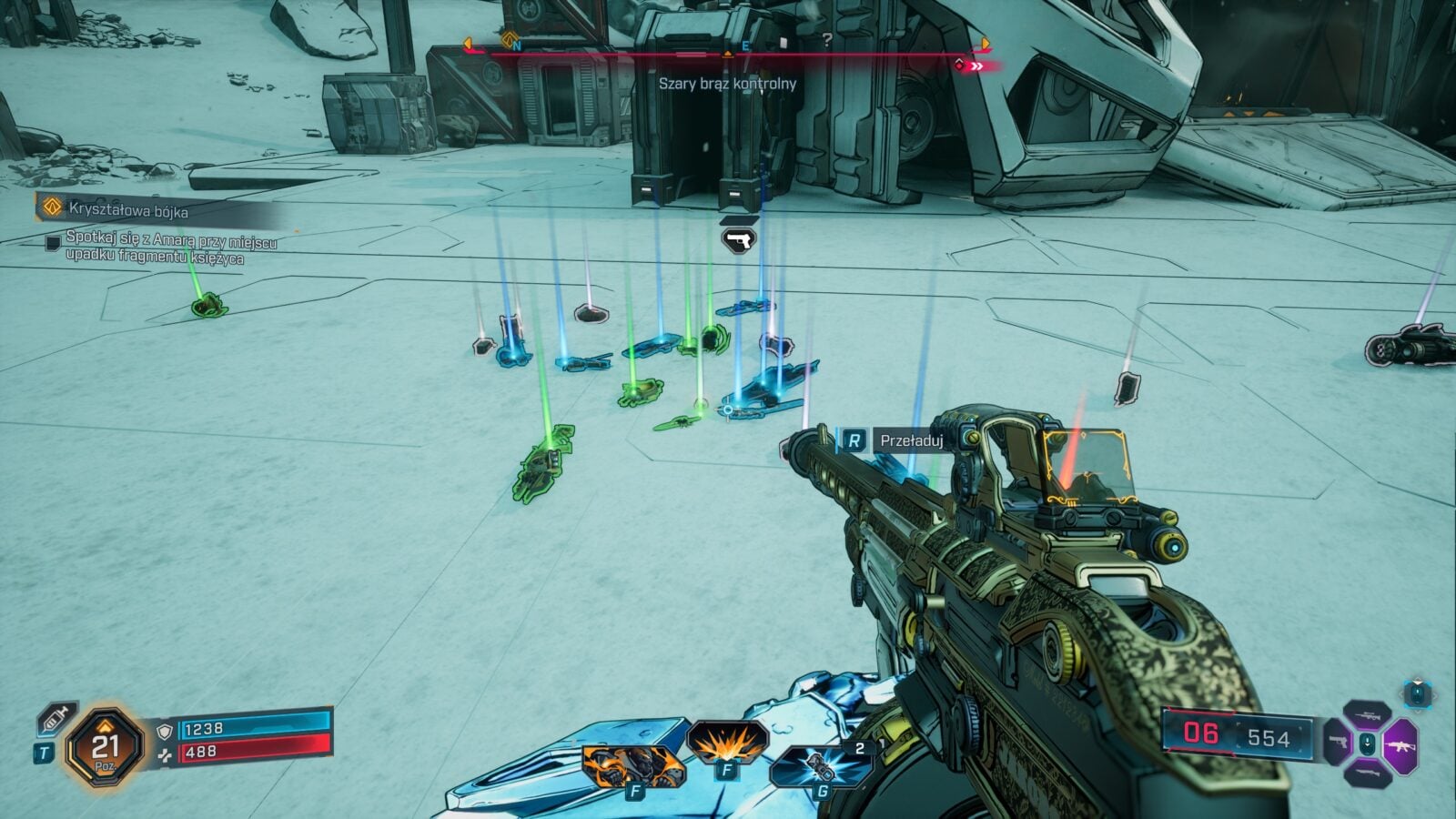Switch to the pistol weapon slot
The height and width of the screenshot is (819, 1456).
(1337, 743)
